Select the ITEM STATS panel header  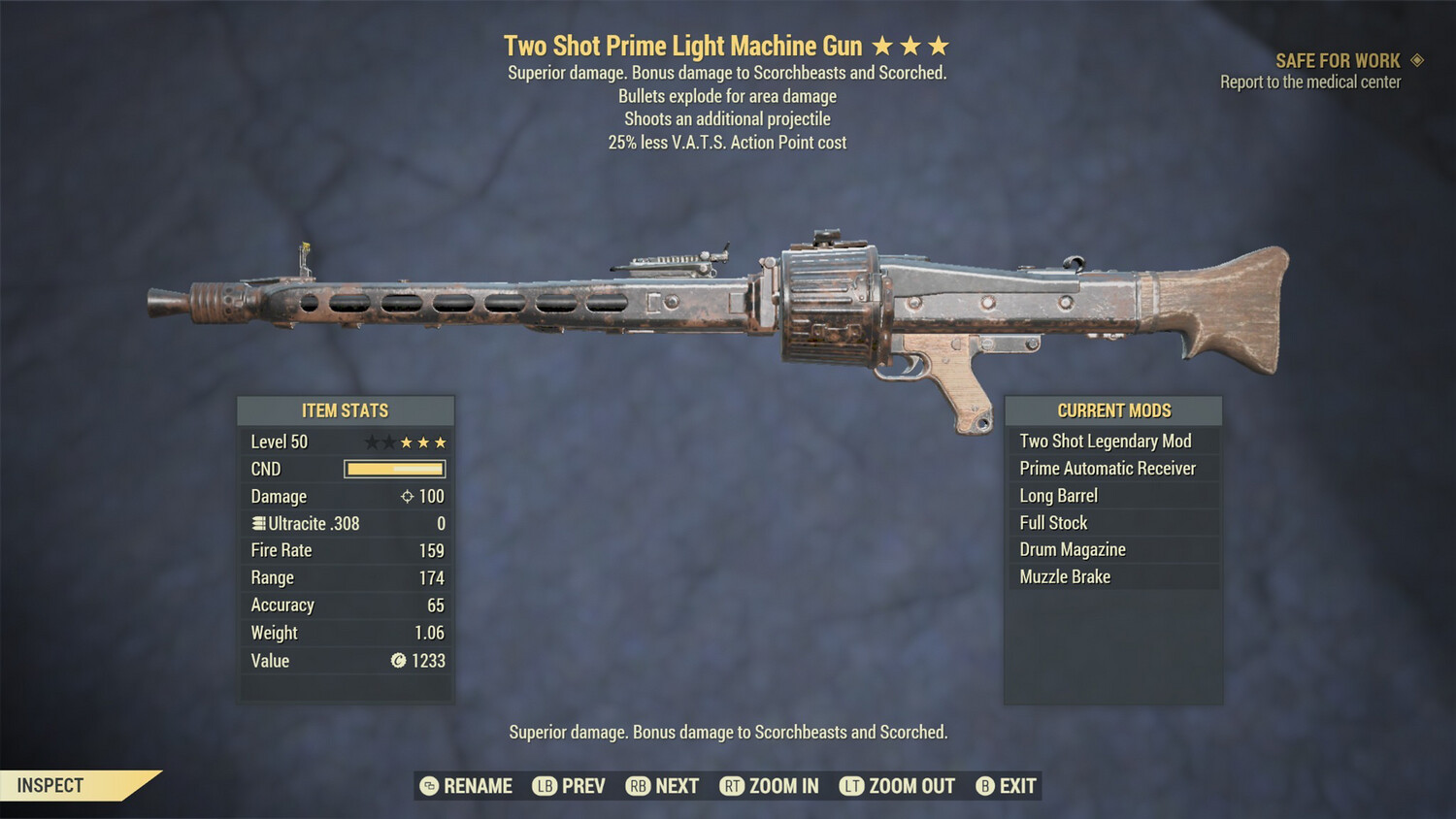[346, 410]
